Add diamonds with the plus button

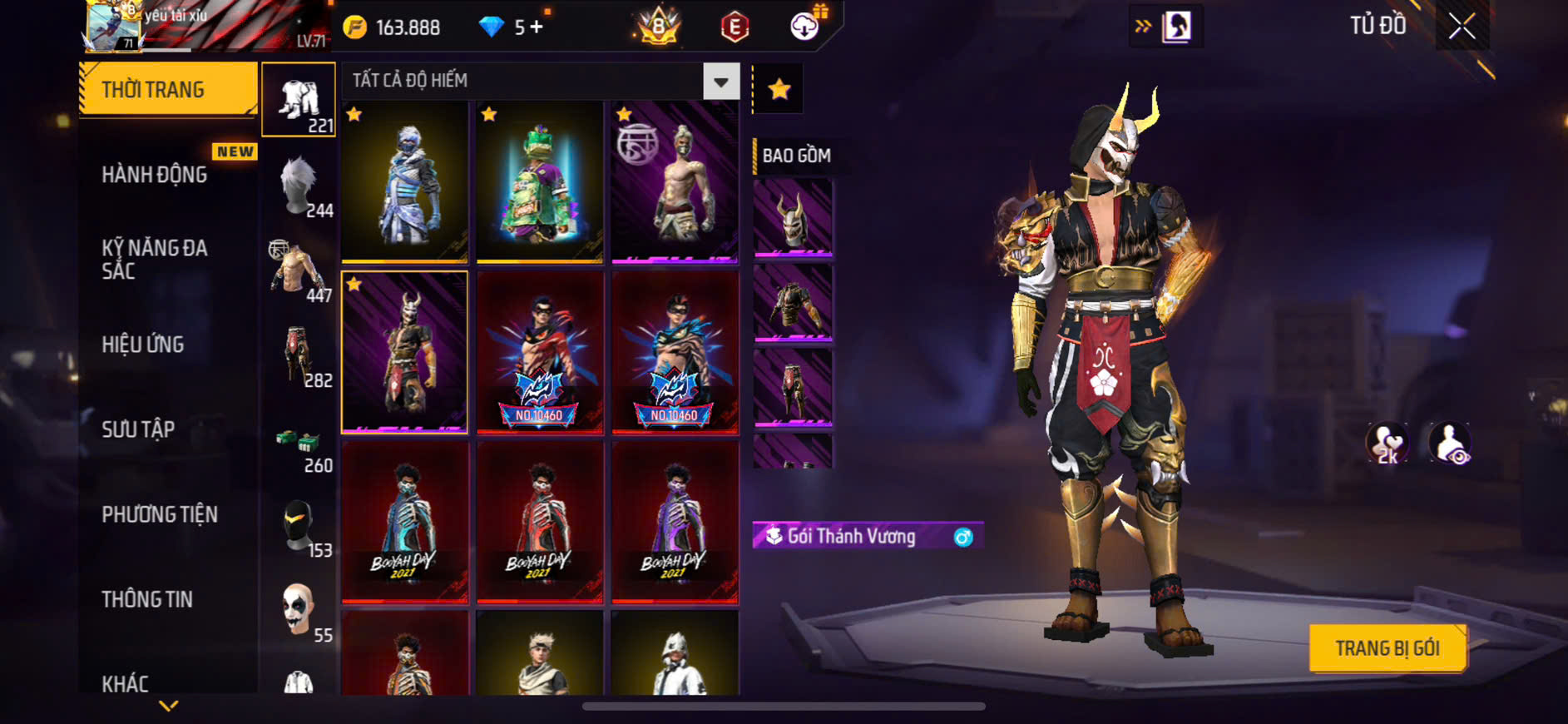tap(537, 27)
